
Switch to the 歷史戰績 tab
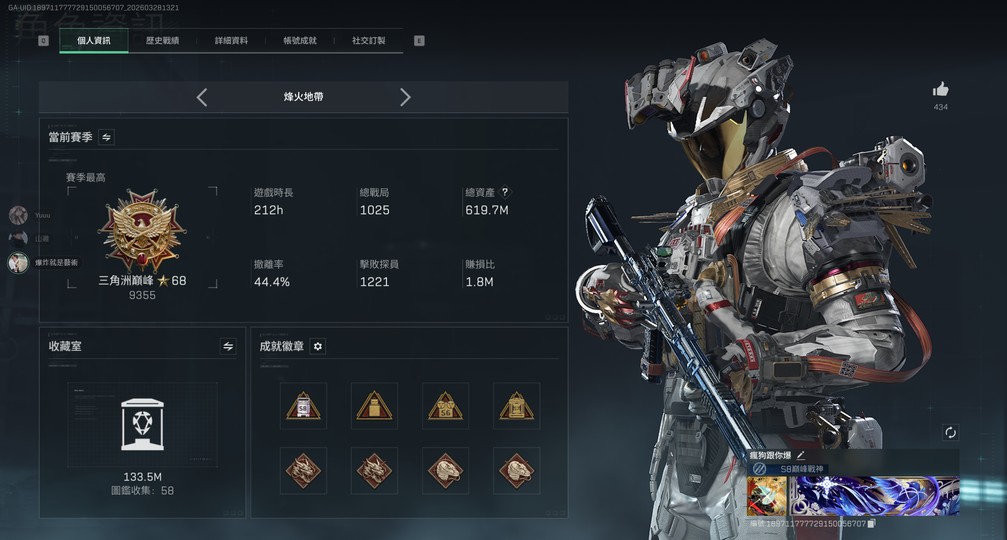(162, 41)
